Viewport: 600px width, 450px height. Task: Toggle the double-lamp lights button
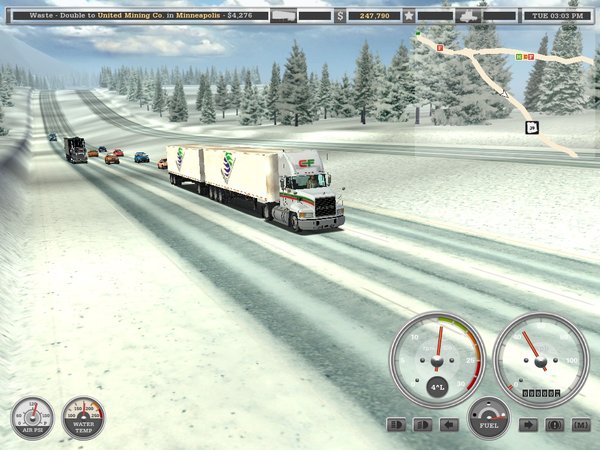point(422,424)
